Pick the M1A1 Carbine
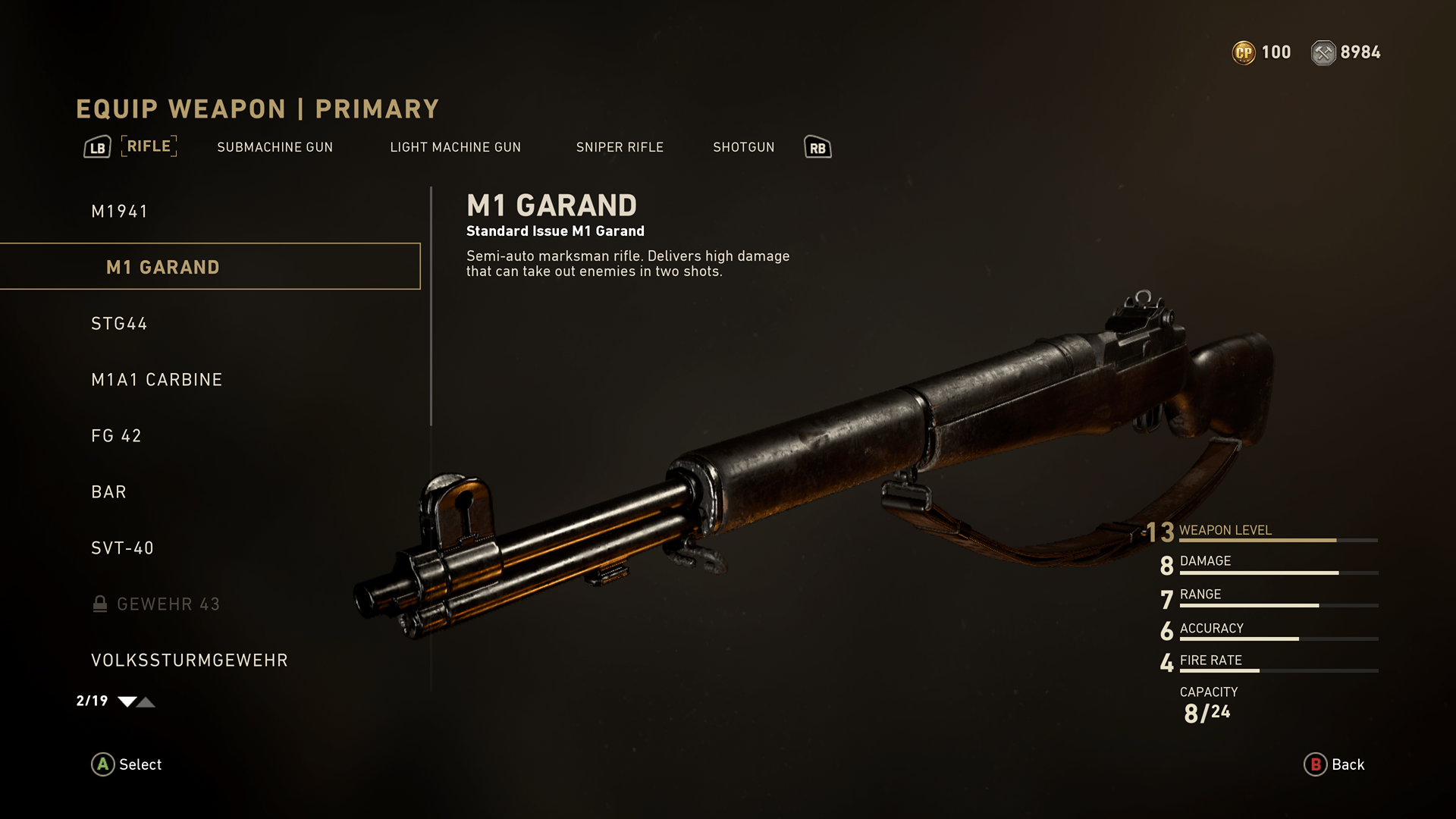 tap(156, 380)
